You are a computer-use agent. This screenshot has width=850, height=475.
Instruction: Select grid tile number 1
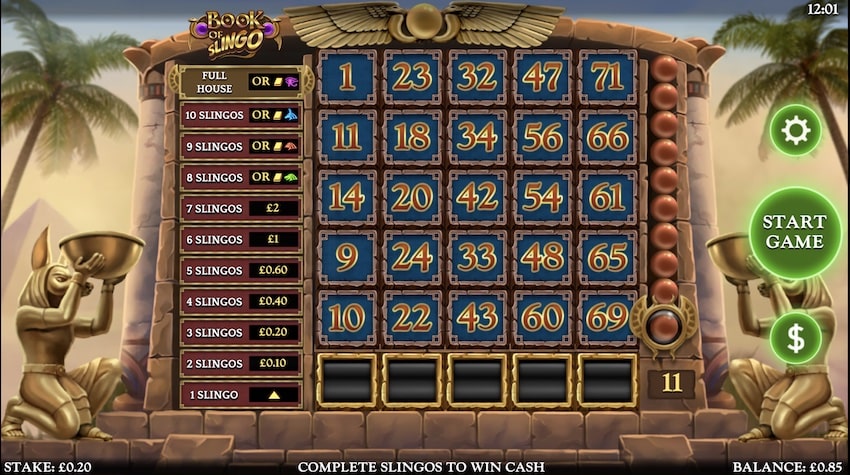pyautogui.click(x=346, y=76)
